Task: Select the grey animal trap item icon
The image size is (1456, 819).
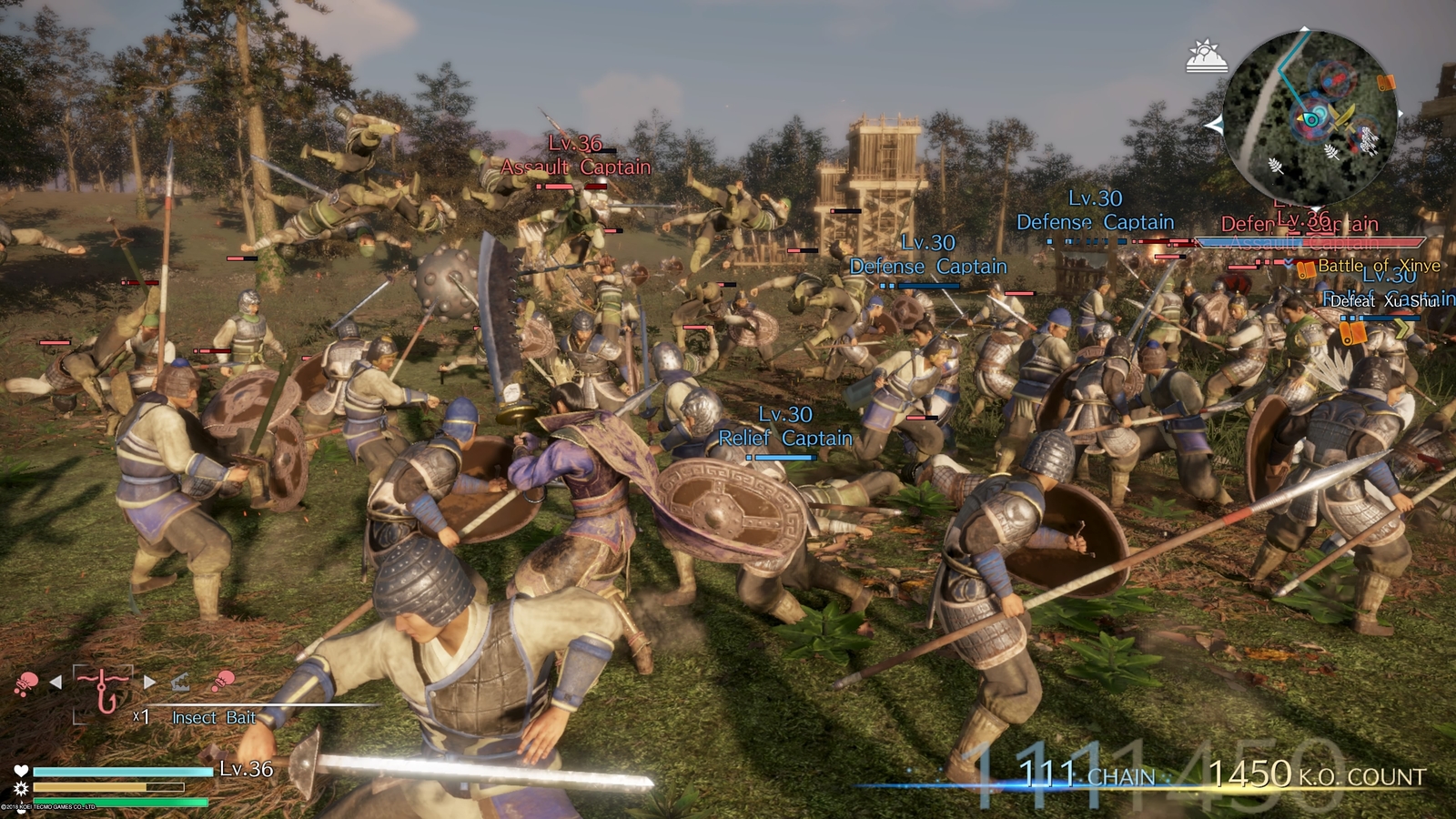Action: coord(180,681)
